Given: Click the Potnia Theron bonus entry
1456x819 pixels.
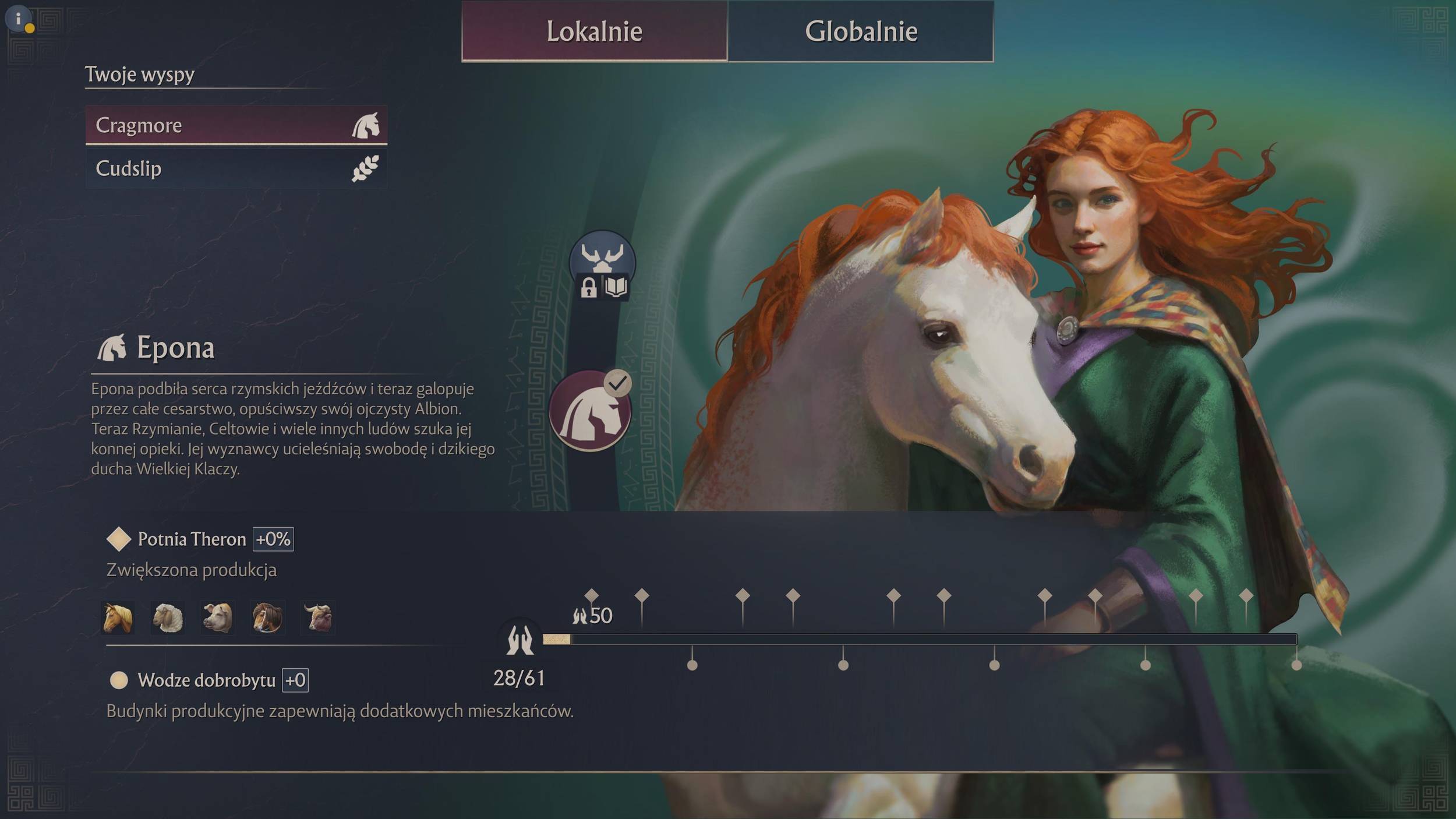Looking at the screenshot, I should click(192, 539).
